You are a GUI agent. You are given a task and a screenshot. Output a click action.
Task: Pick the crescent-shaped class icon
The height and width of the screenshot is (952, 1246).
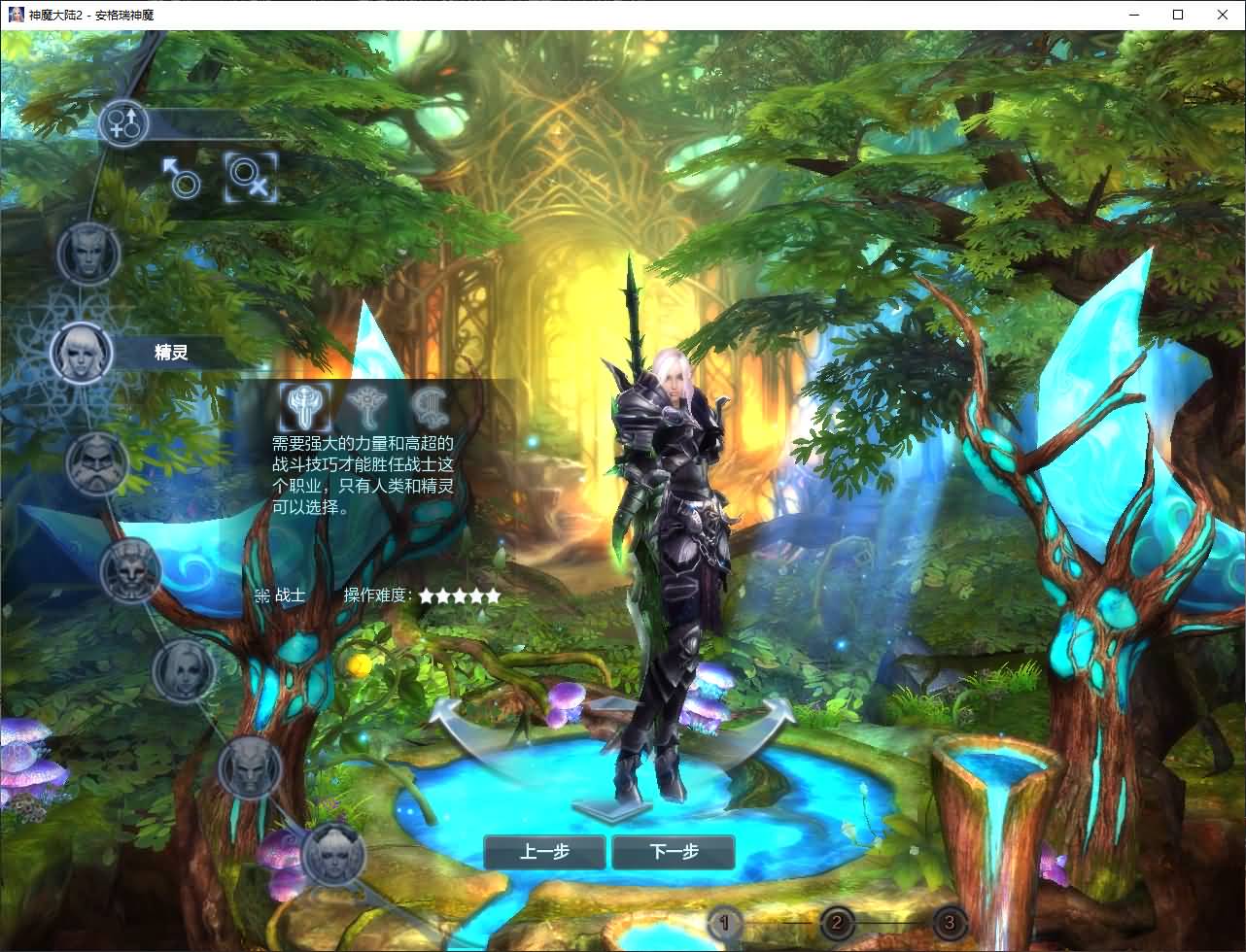pos(427,405)
